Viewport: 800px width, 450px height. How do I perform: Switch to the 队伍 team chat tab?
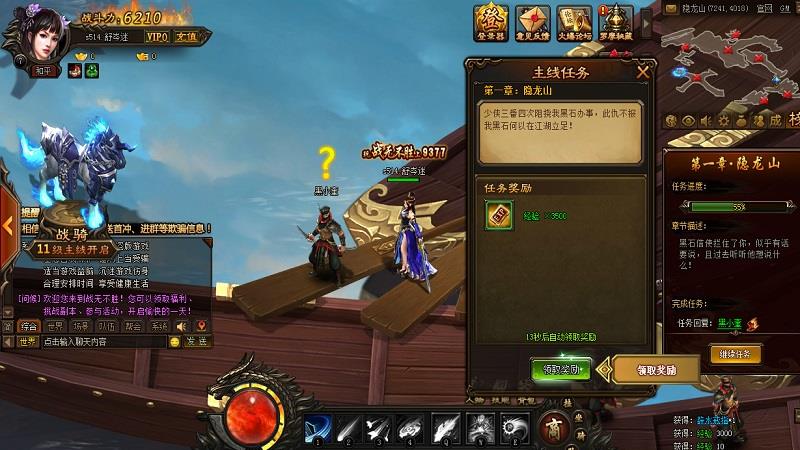(107, 326)
